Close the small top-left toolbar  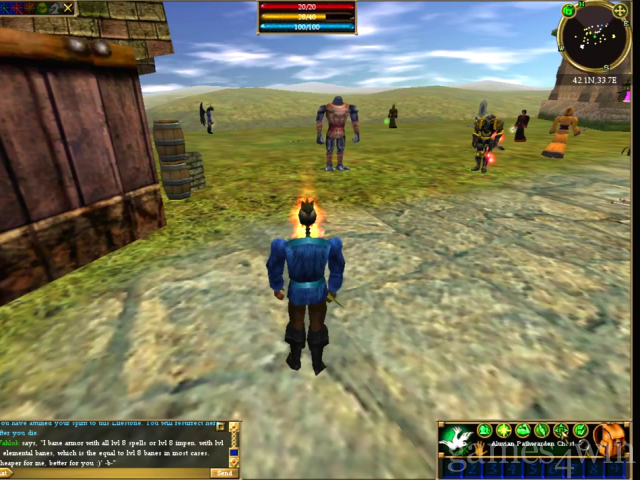tap(68, 8)
